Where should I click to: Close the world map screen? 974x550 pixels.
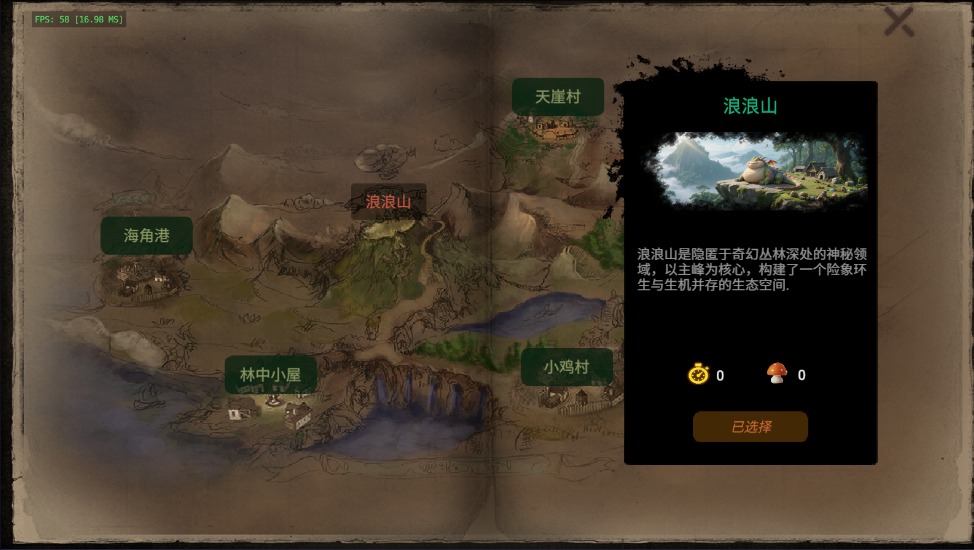tap(898, 22)
